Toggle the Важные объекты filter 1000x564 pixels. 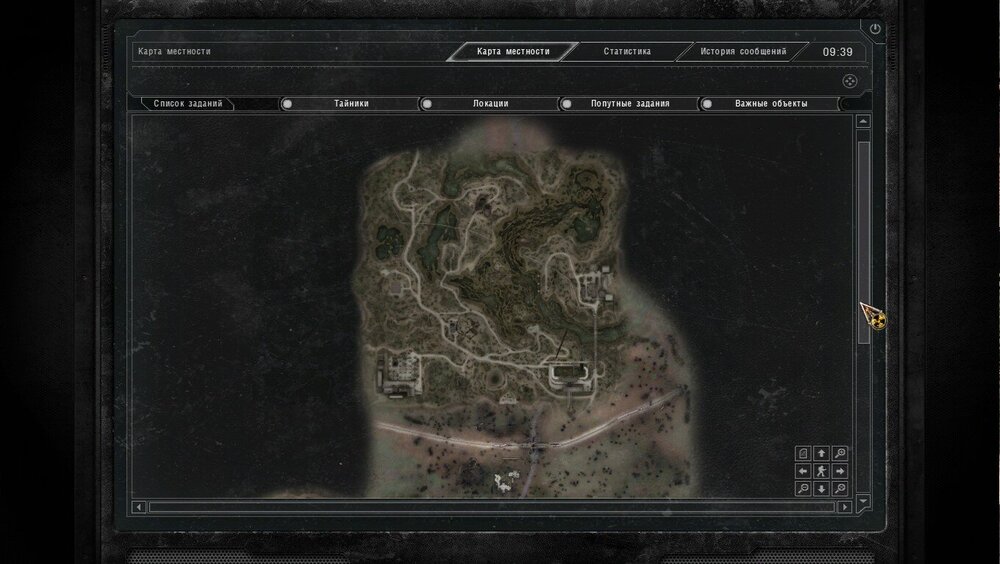[770, 103]
